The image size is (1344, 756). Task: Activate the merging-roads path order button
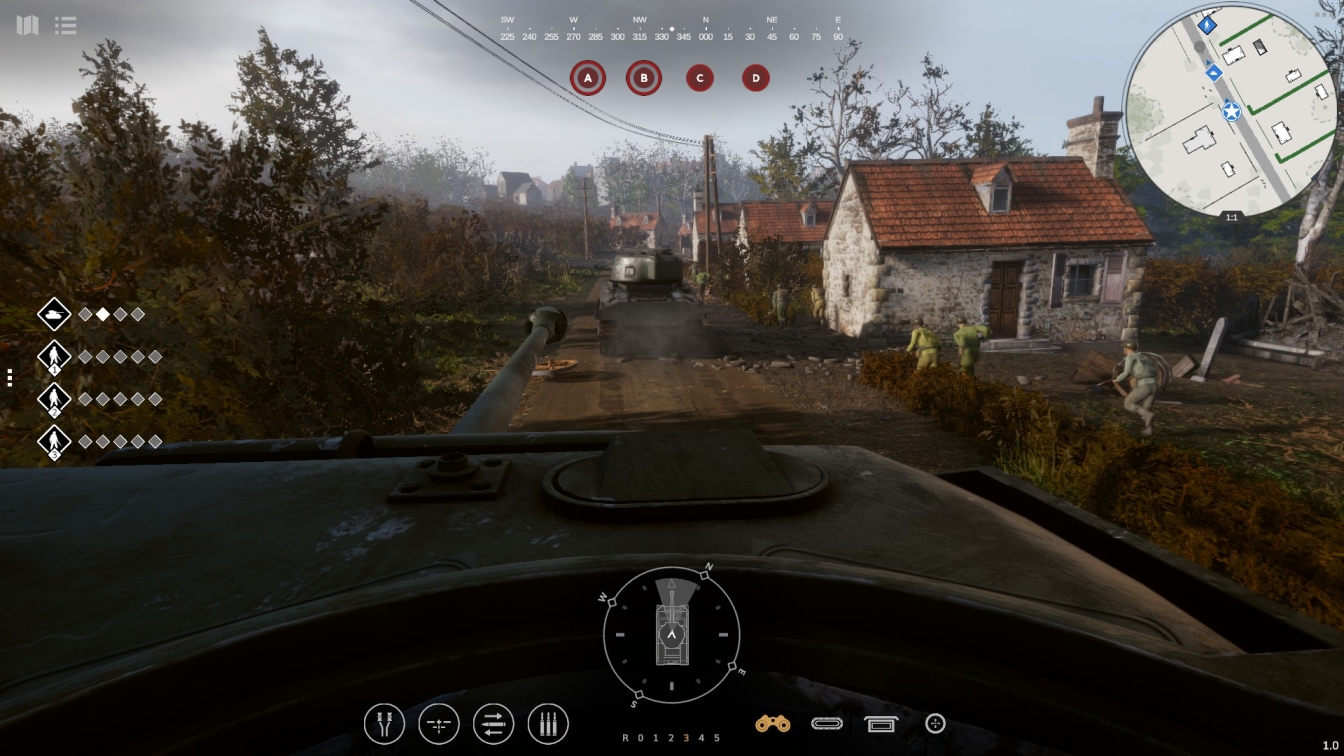coord(384,724)
